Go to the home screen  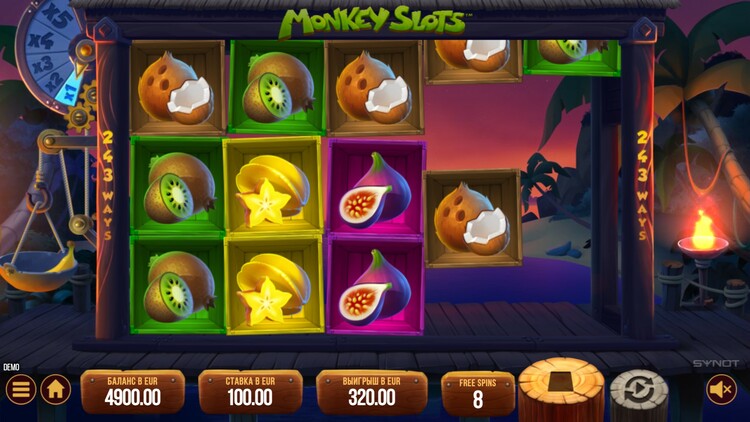point(55,389)
